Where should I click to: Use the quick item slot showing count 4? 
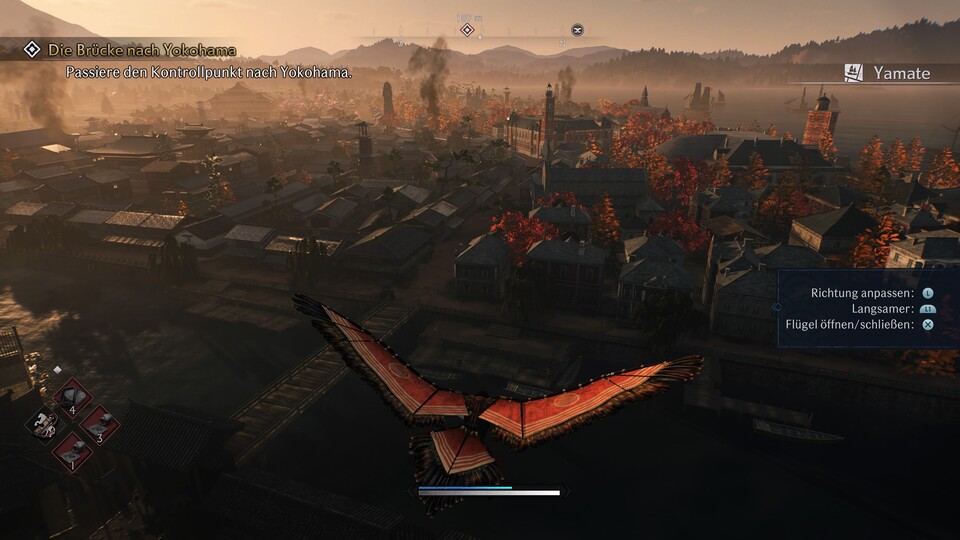pos(71,397)
